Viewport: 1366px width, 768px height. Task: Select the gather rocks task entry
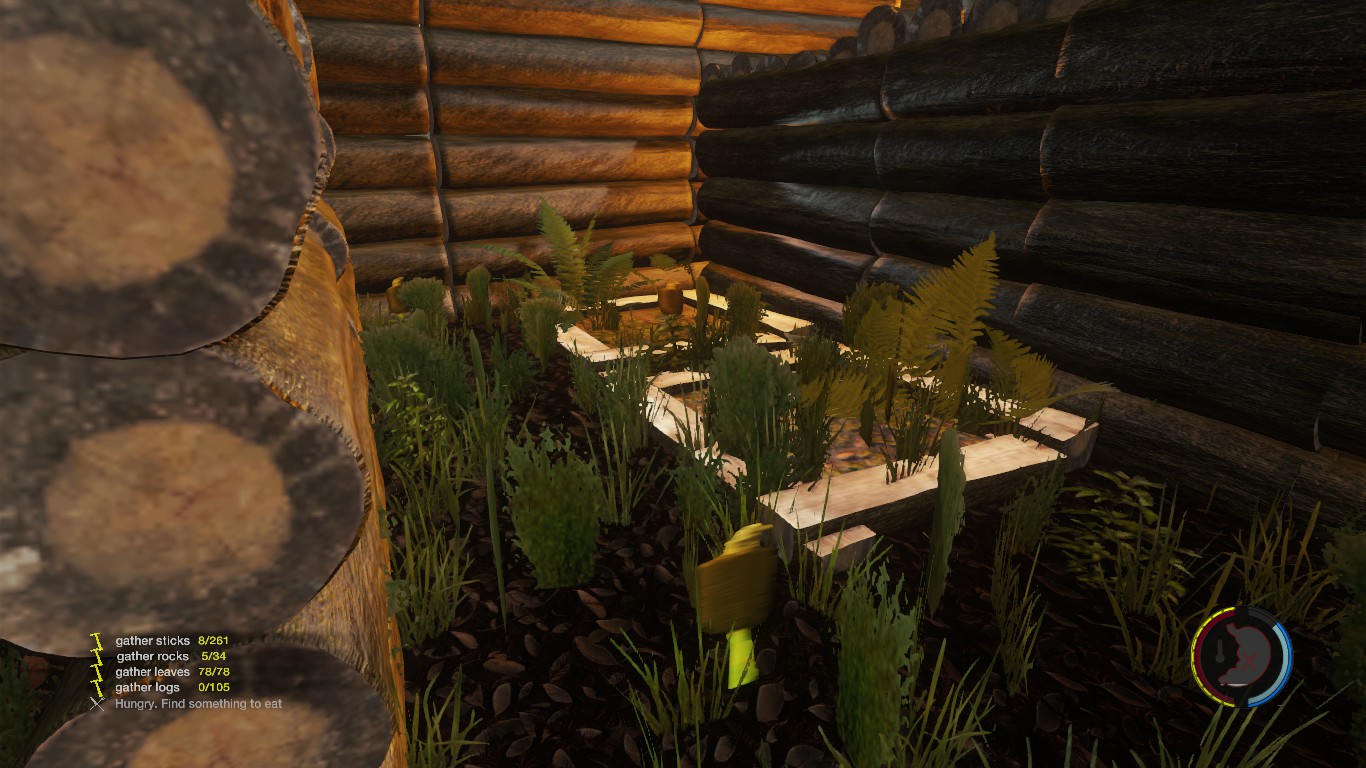pos(166,656)
